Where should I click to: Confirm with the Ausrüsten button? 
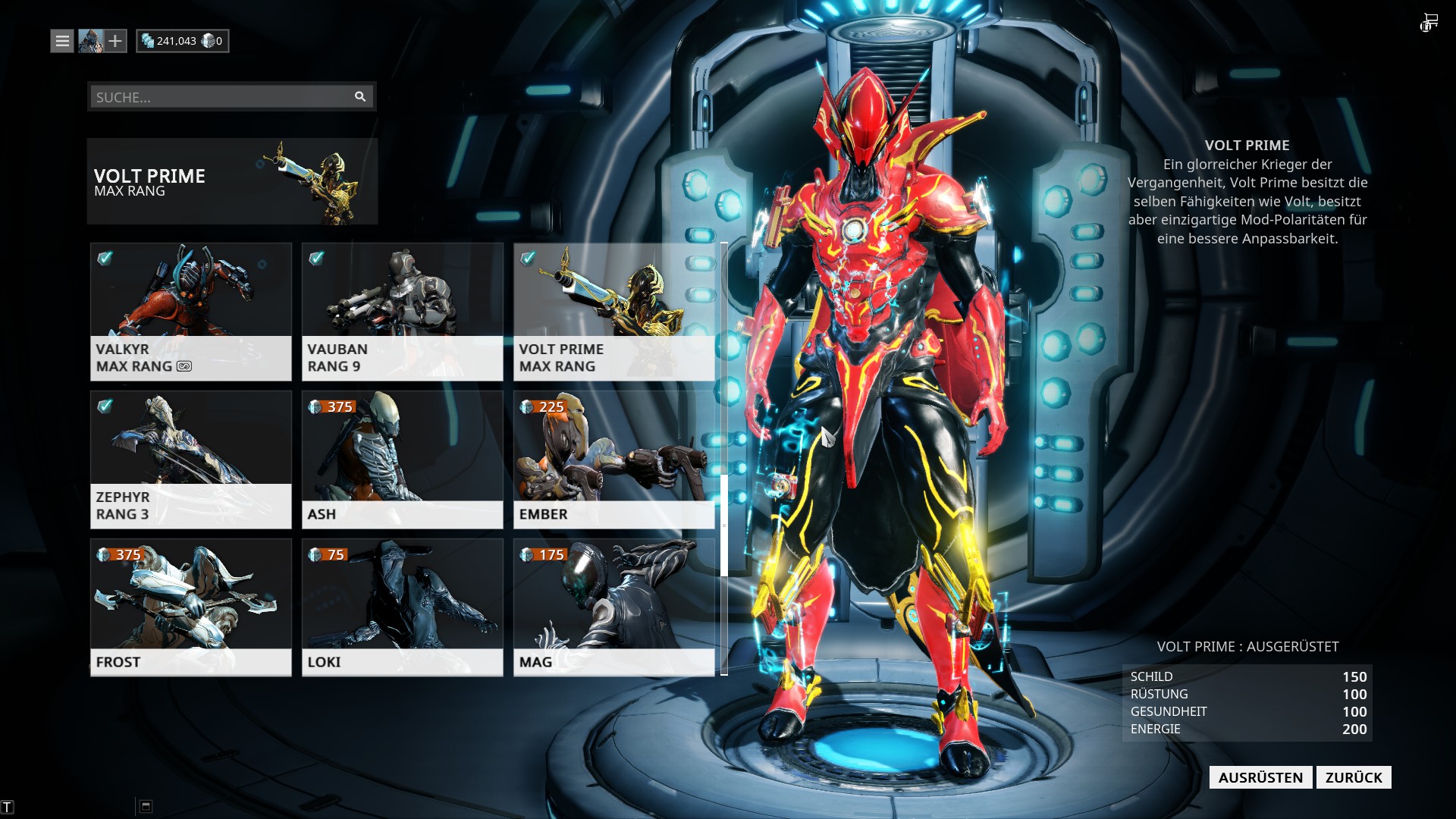pos(1260,777)
